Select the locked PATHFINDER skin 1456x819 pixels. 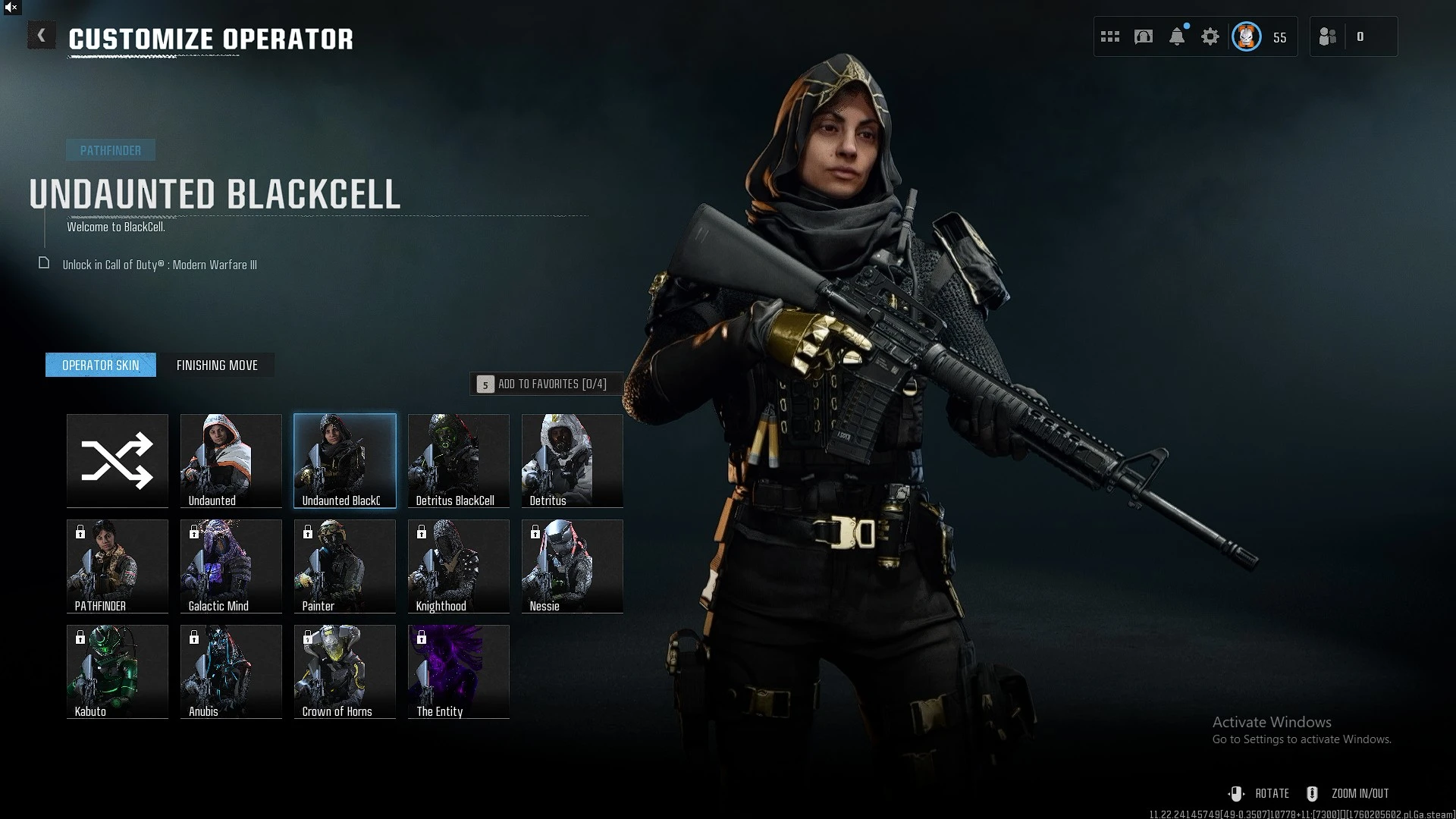pyautogui.click(x=118, y=566)
